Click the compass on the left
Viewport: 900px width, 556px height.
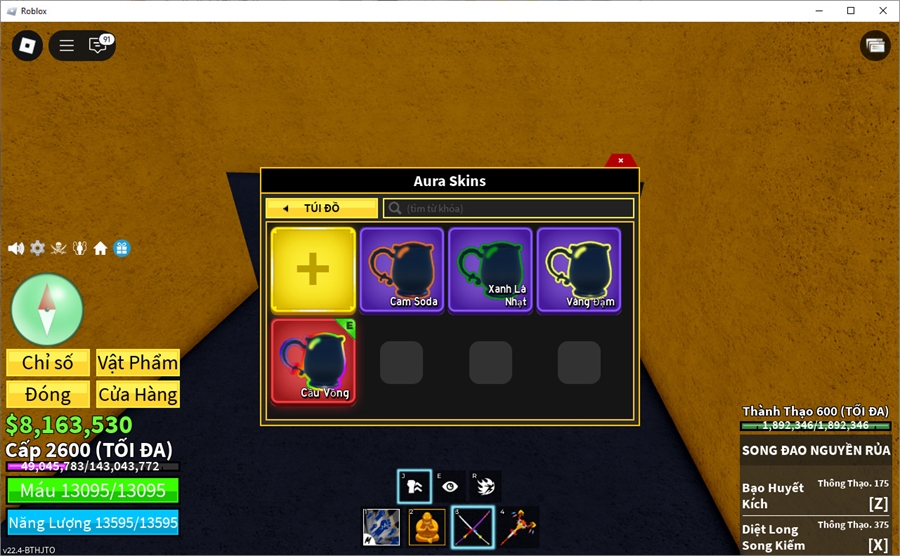coord(47,309)
